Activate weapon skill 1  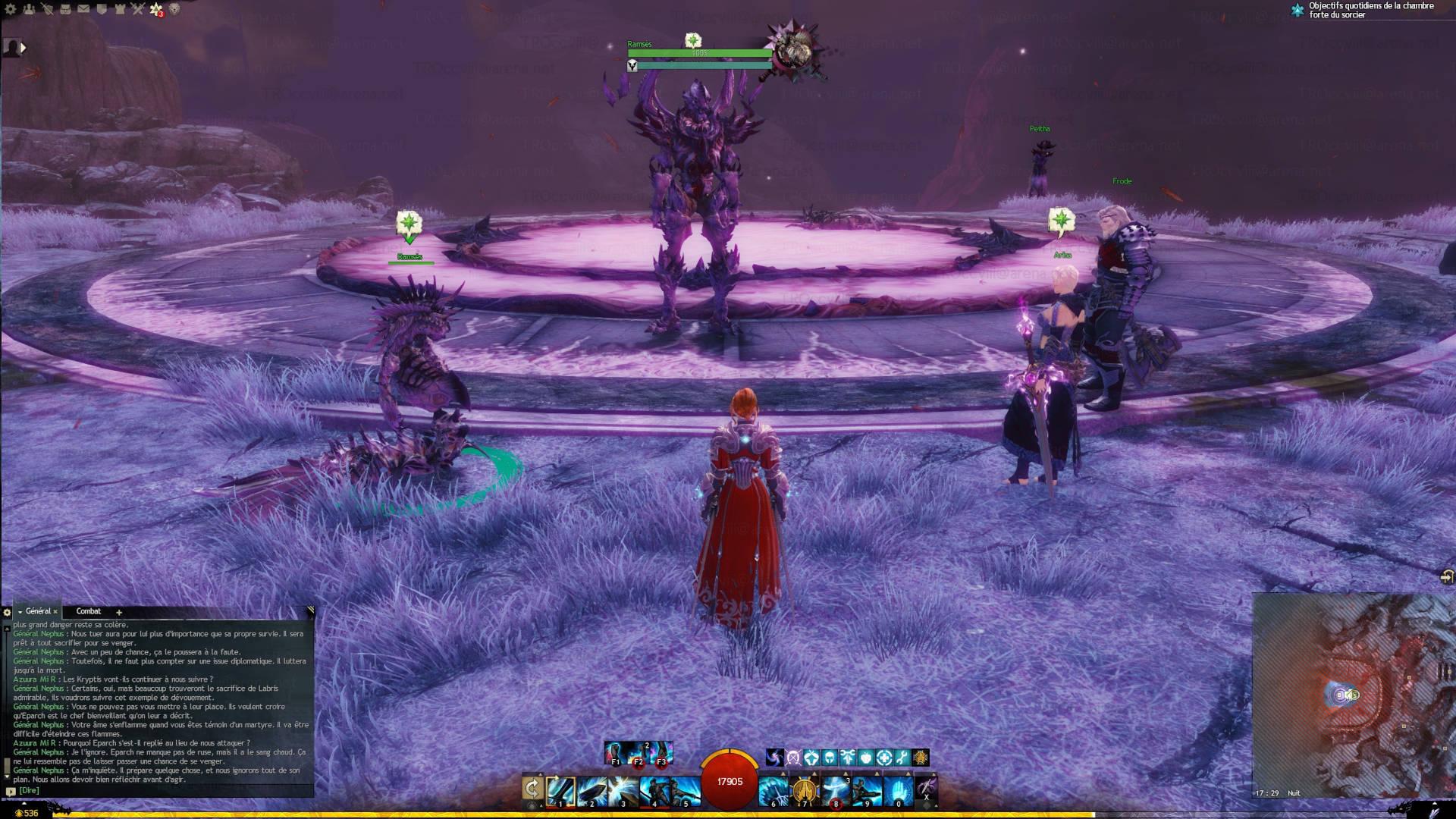tap(560, 791)
